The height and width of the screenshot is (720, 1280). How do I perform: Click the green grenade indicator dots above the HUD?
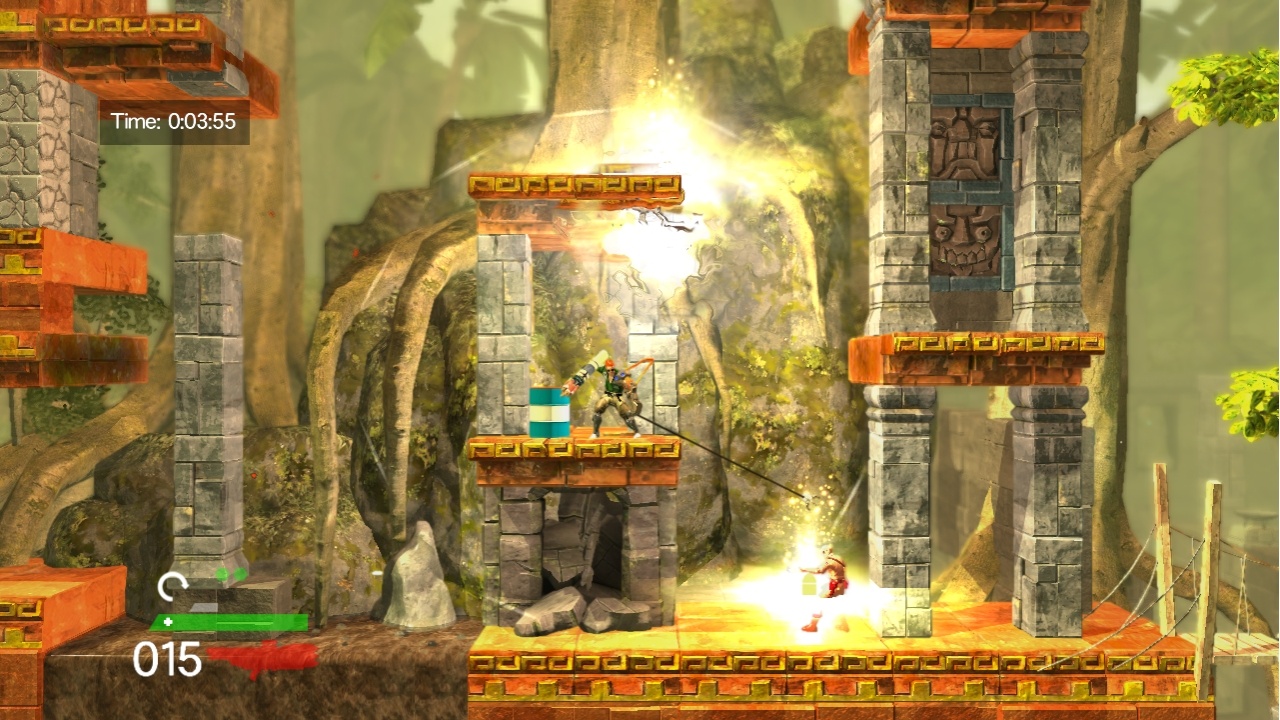[x=230, y=572]
